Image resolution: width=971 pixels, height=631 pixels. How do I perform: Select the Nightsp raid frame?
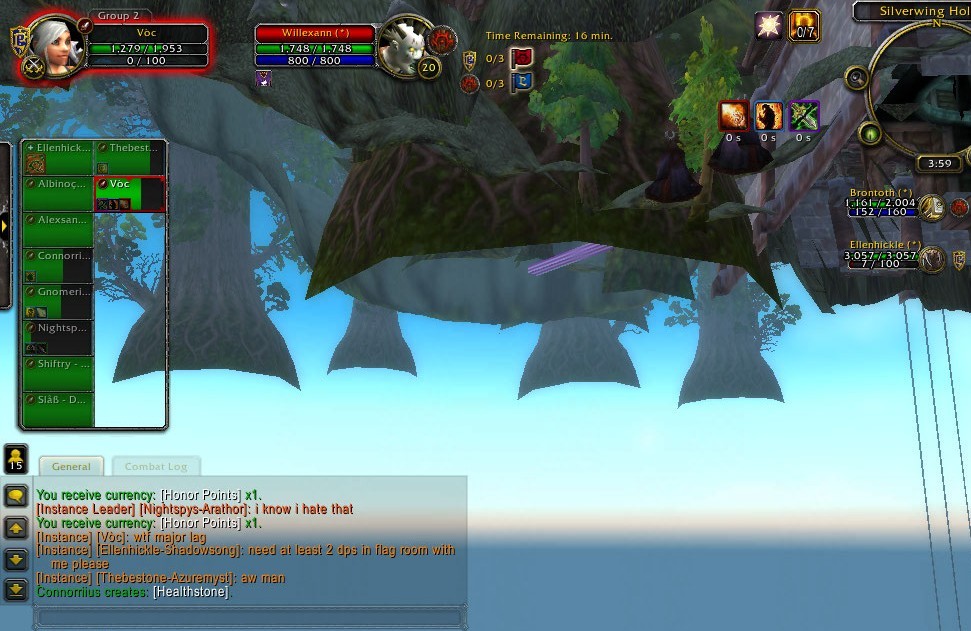click(x=58, y=337)
